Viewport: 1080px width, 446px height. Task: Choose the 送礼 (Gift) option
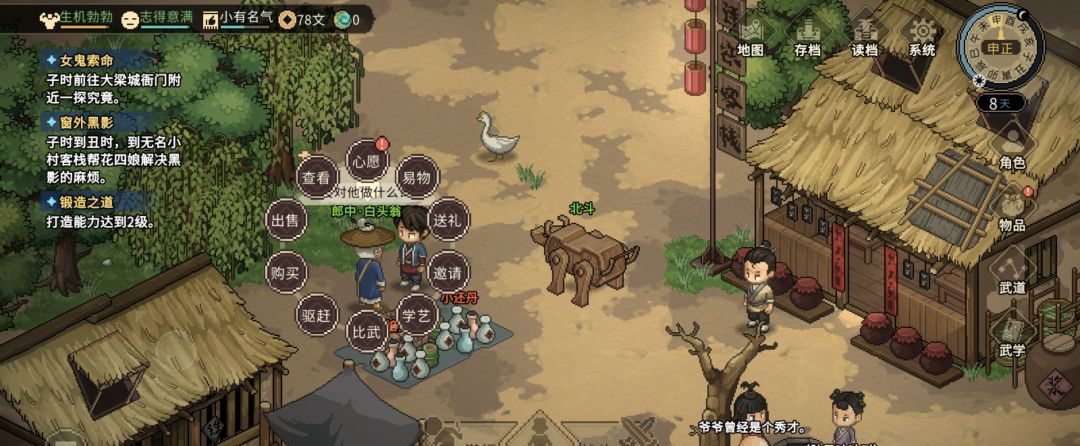click(446, 219)
